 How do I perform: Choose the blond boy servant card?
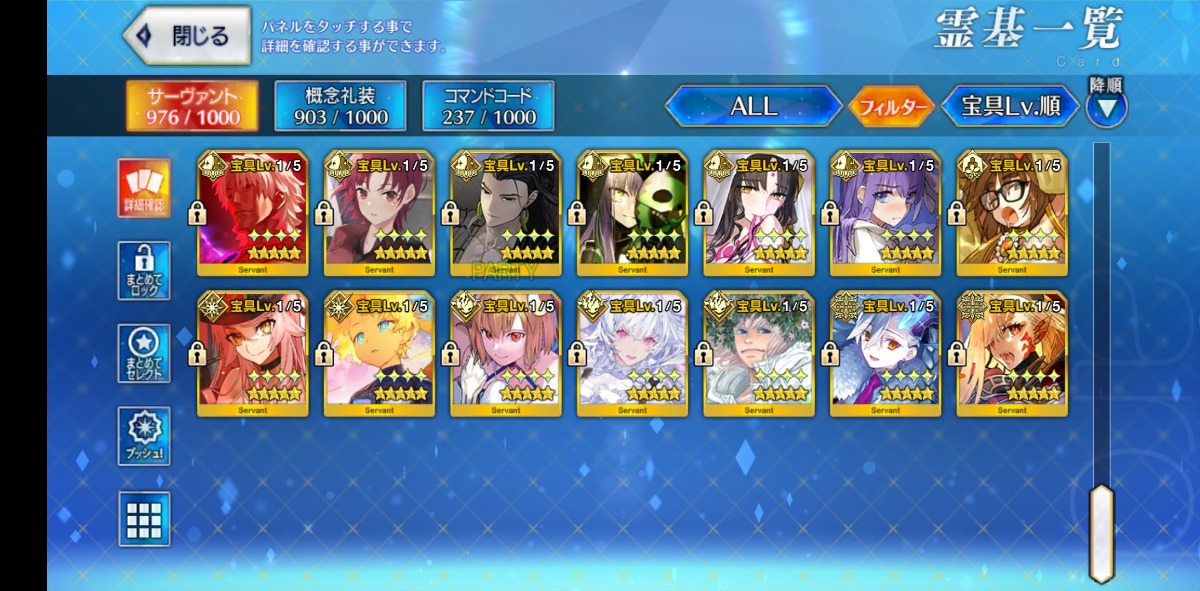pos(379,354)
